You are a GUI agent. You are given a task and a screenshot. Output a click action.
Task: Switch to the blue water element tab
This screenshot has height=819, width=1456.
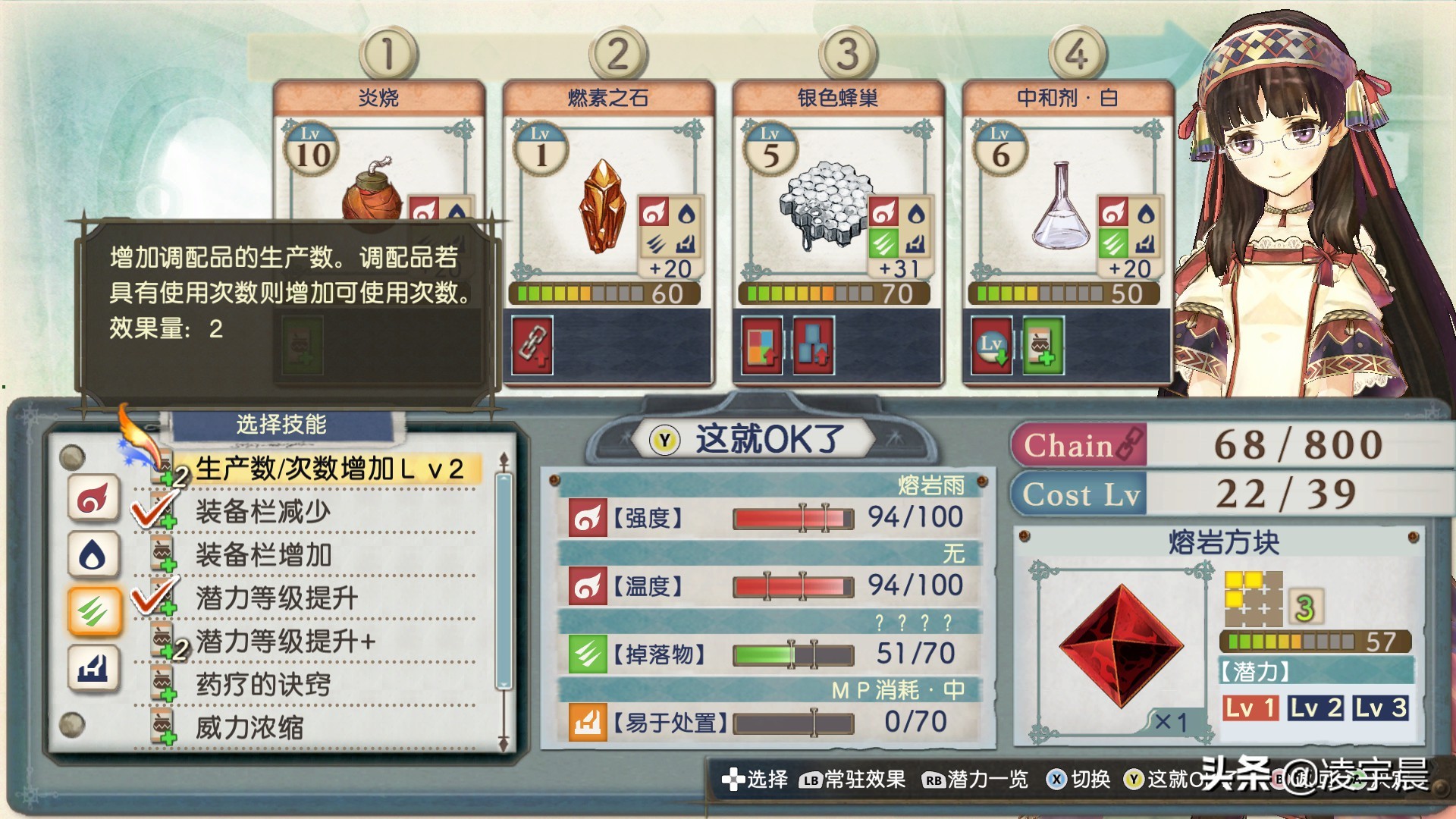coord(93,554)
